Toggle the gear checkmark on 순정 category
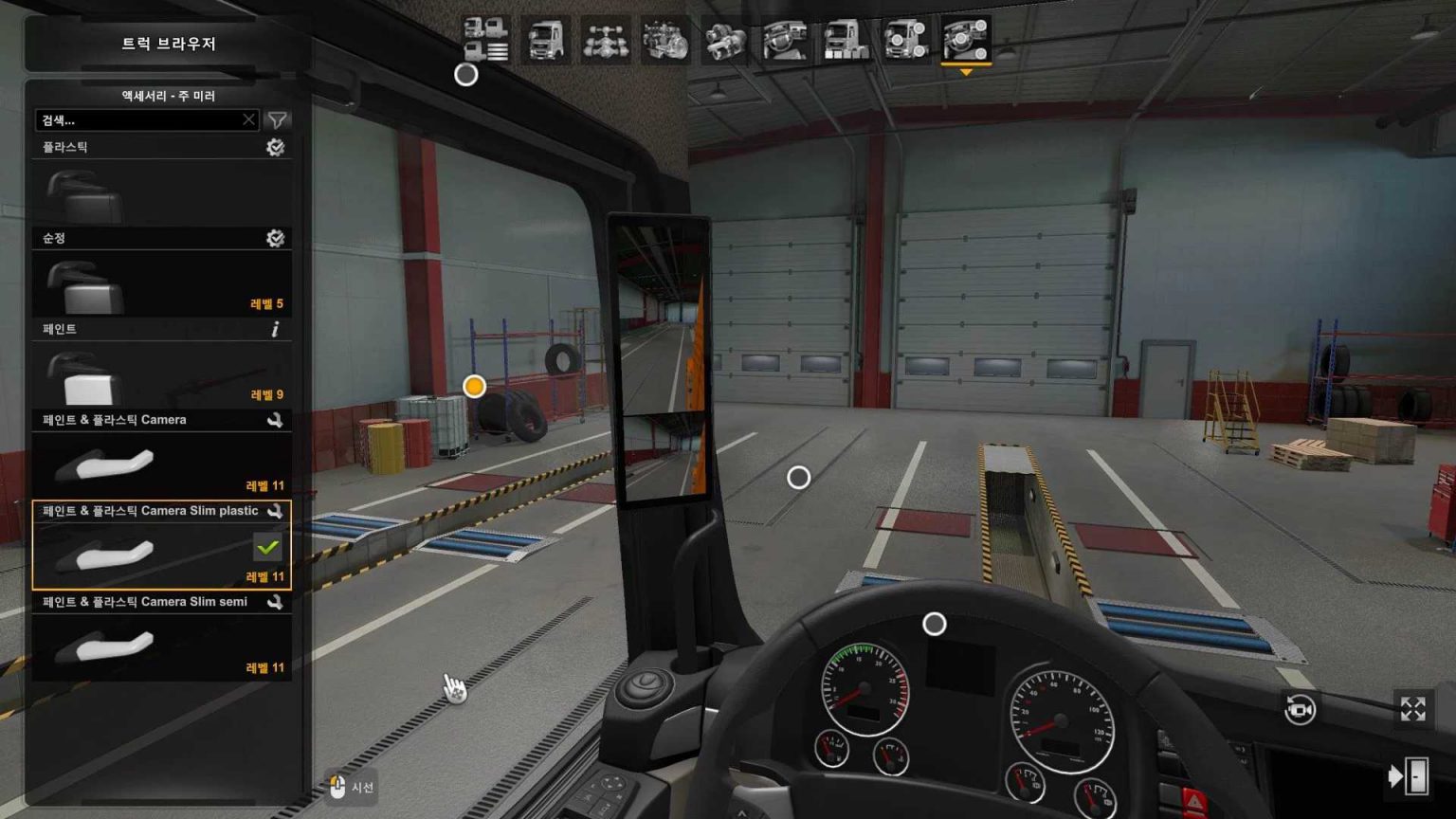The width and height of the screenshot is (1456, 819). click(276, 239)
